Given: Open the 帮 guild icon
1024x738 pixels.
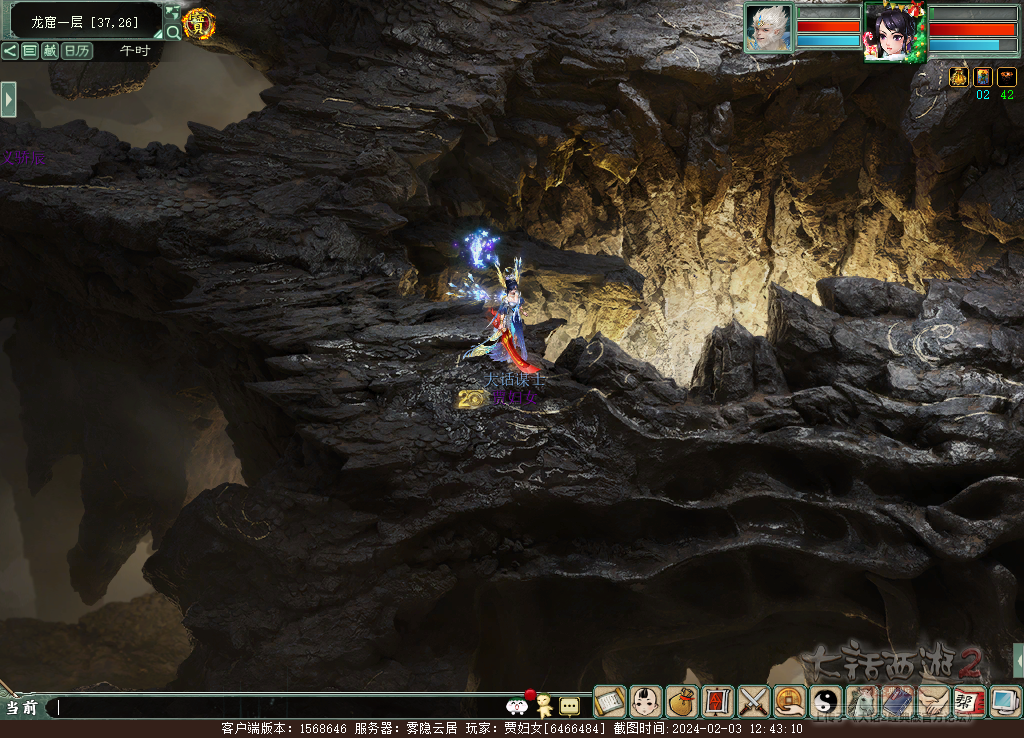Looking at the screenshot, I should click(968, 701).
